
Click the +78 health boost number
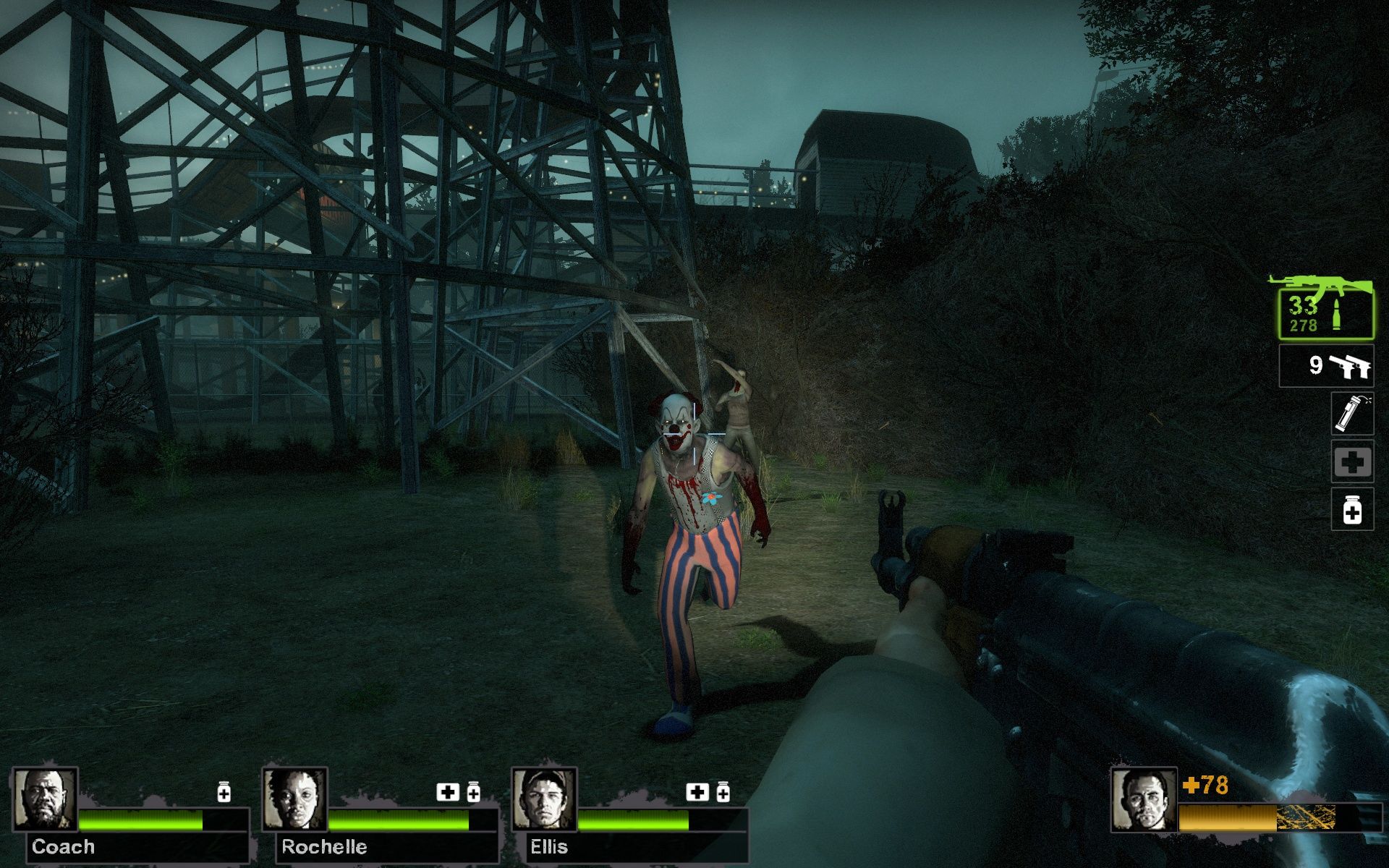pyautogui.click(x=1207, y=783)
